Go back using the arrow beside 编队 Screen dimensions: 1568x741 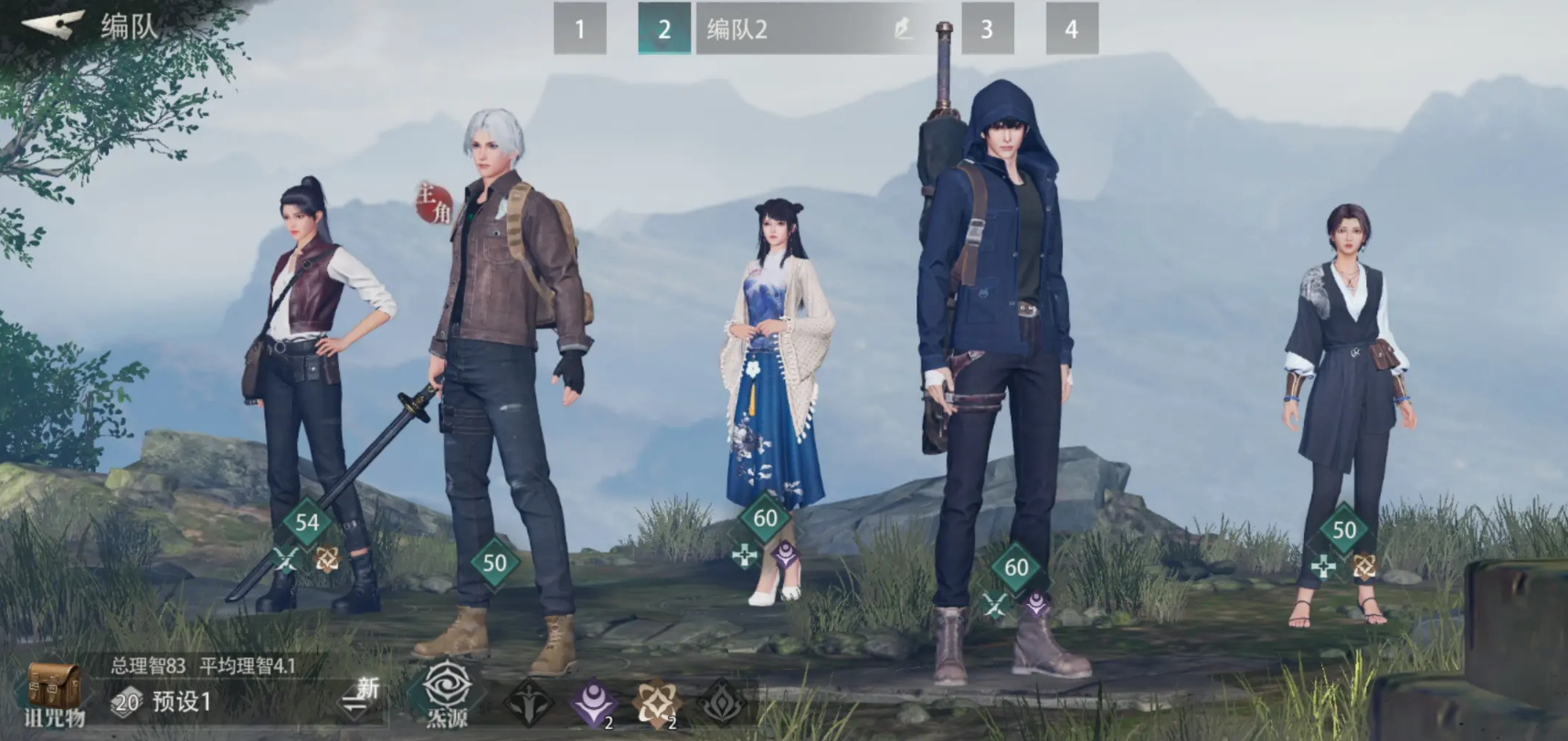click(x=53, y=25)
